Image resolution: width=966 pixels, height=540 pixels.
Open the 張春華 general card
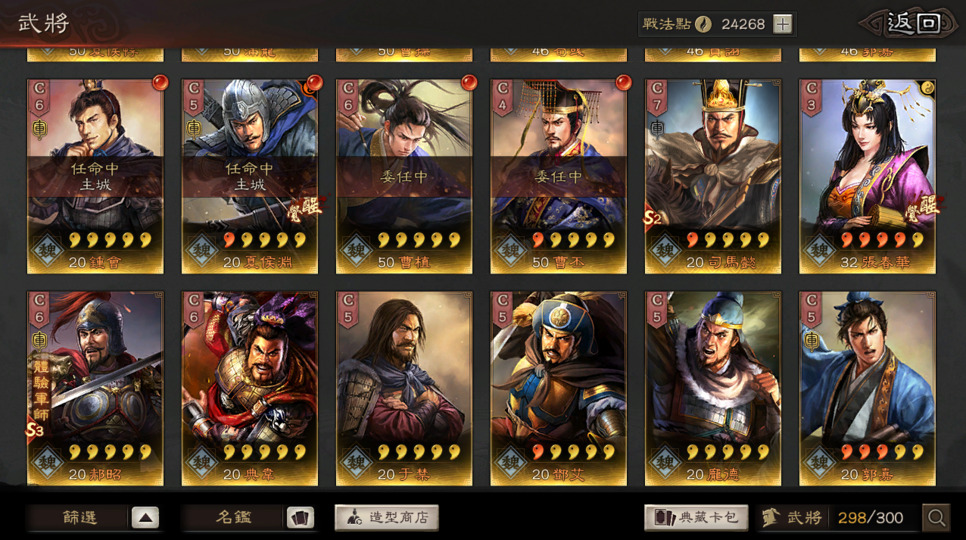[x=868, y=175]
